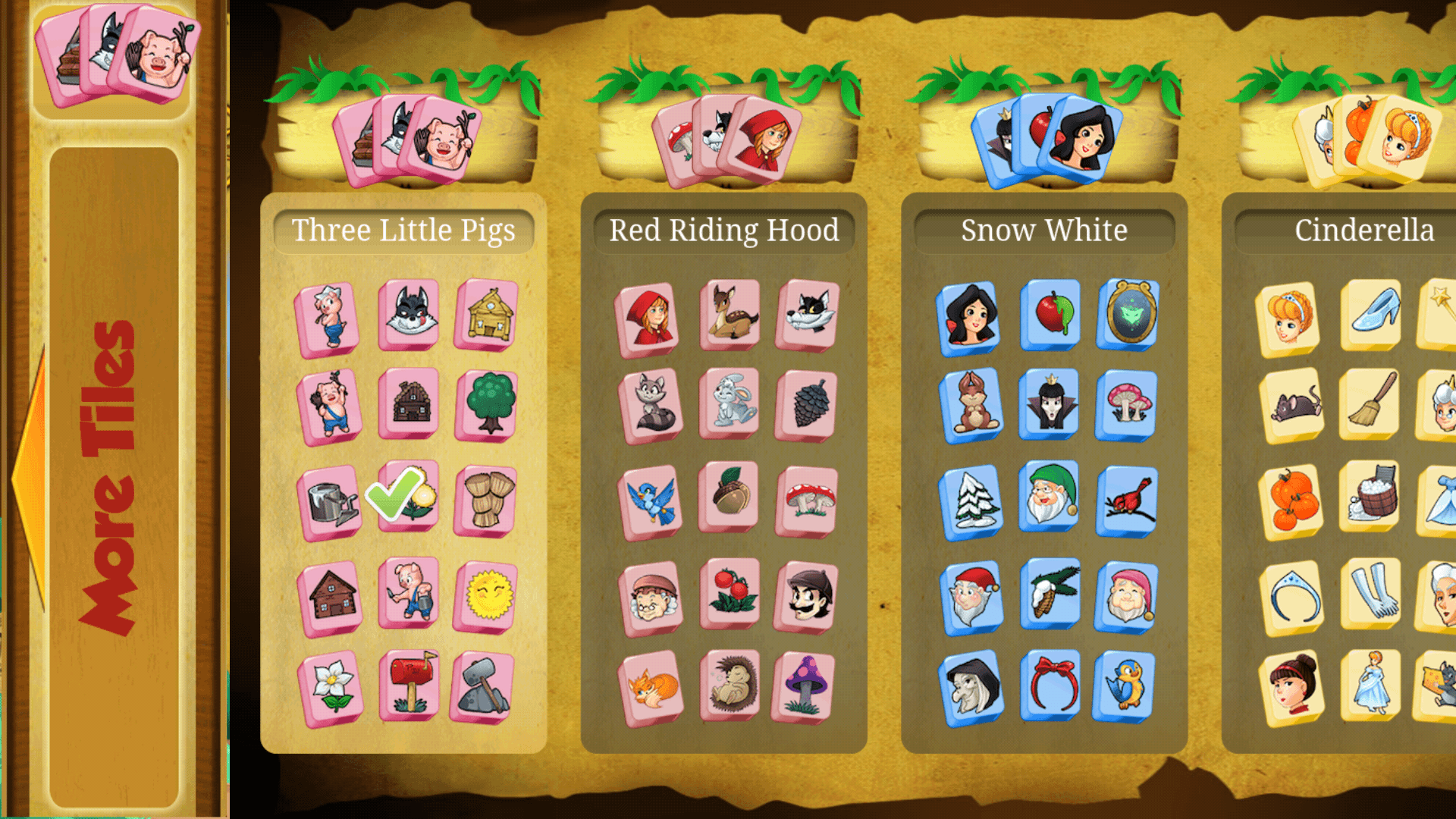This screenshot has width=1456, height=819.
Task: Select the Red Riding Hood set title
Action: click(724, 230)
